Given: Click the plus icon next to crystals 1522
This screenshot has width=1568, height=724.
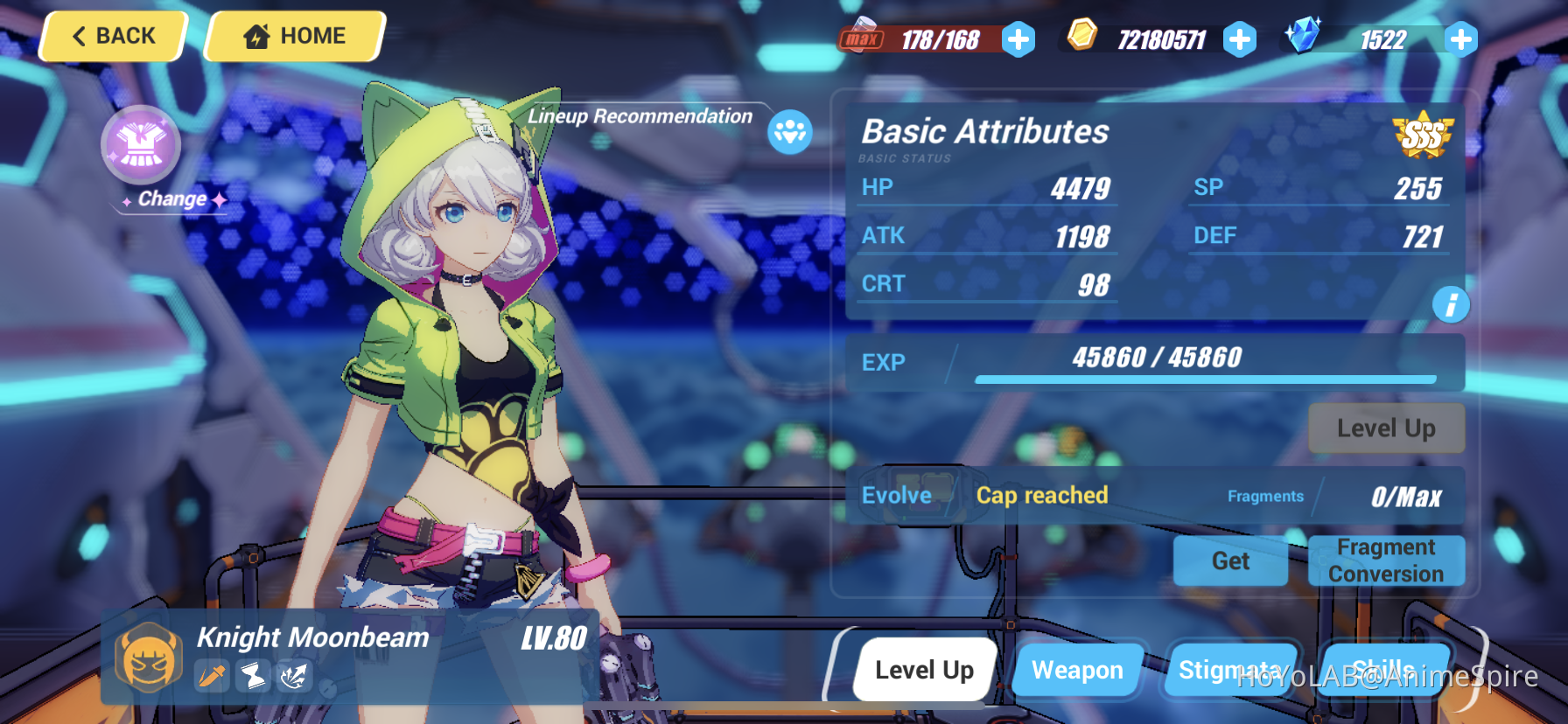Looking at the screenshot, I should click(1459, 38).
